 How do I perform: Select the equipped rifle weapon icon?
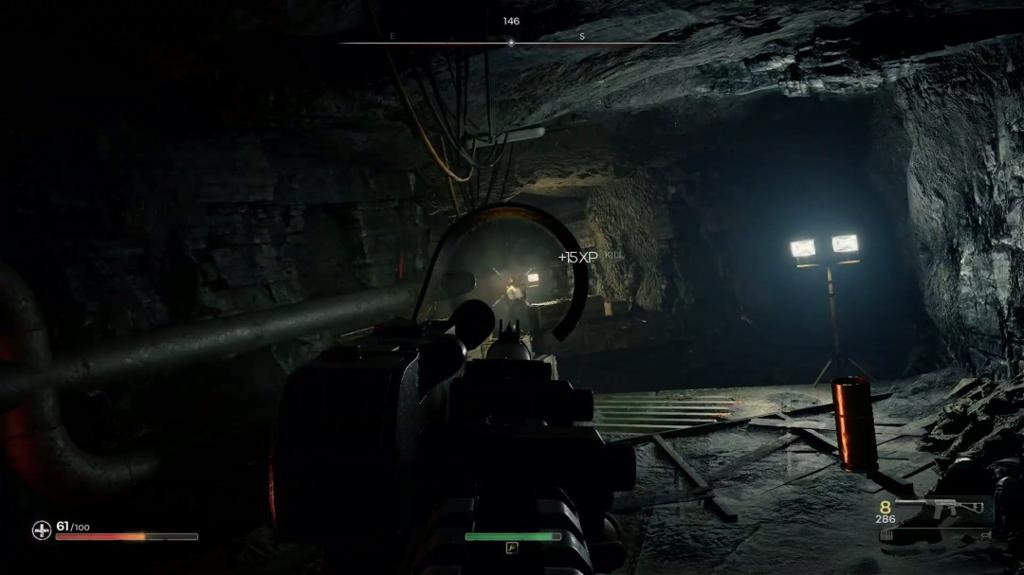tap(940, 508)
